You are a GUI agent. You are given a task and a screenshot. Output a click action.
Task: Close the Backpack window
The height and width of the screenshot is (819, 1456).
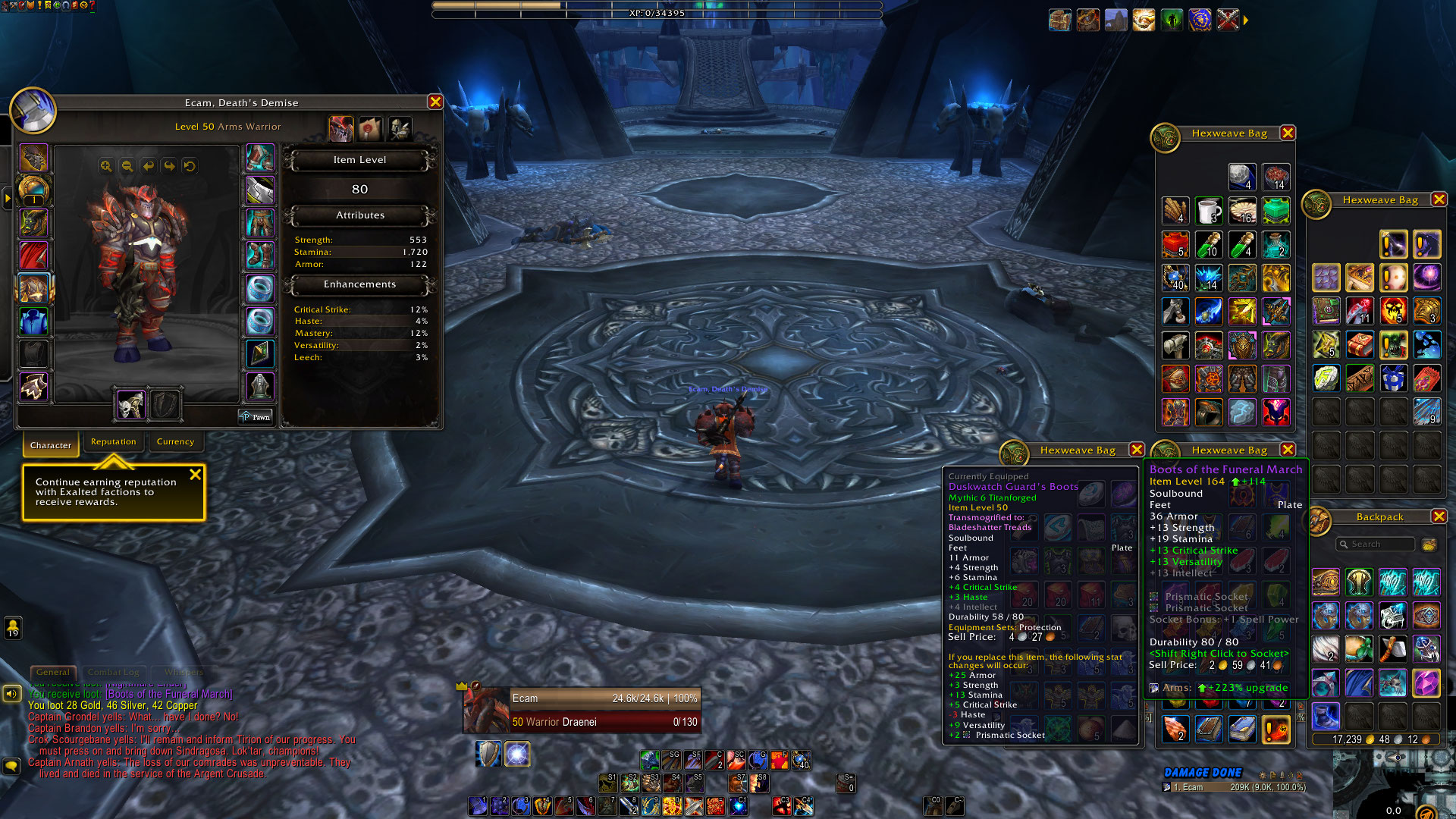[x=1439, y=516]
